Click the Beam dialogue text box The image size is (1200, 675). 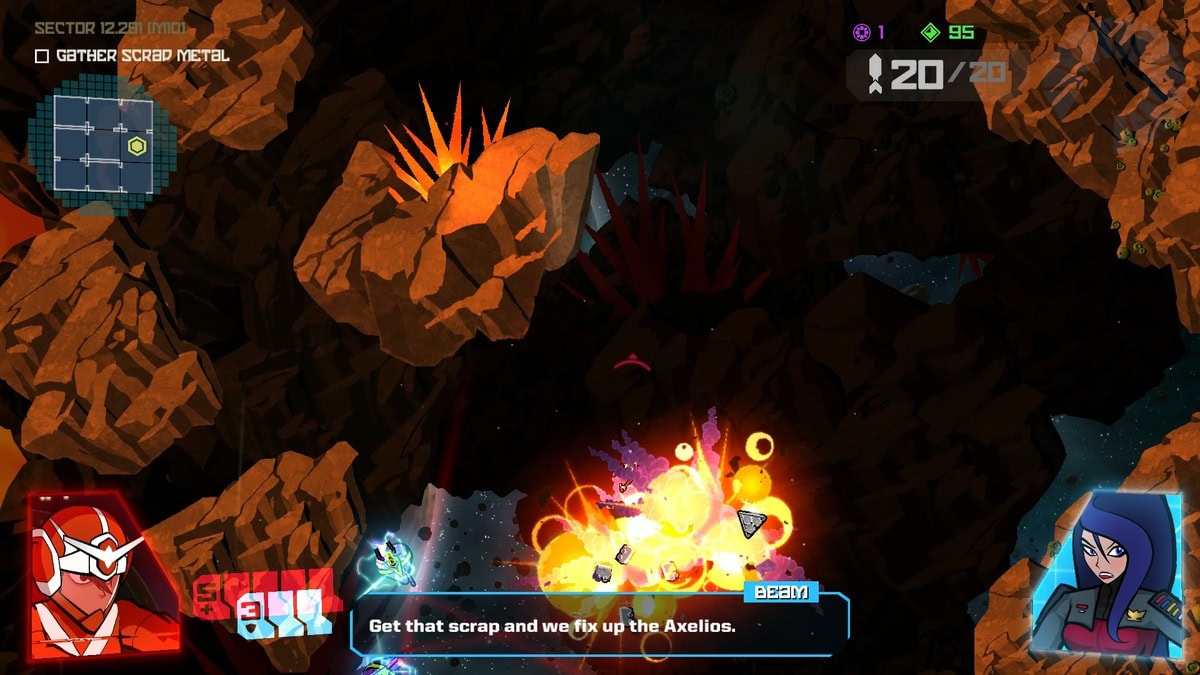pos(599,625)
